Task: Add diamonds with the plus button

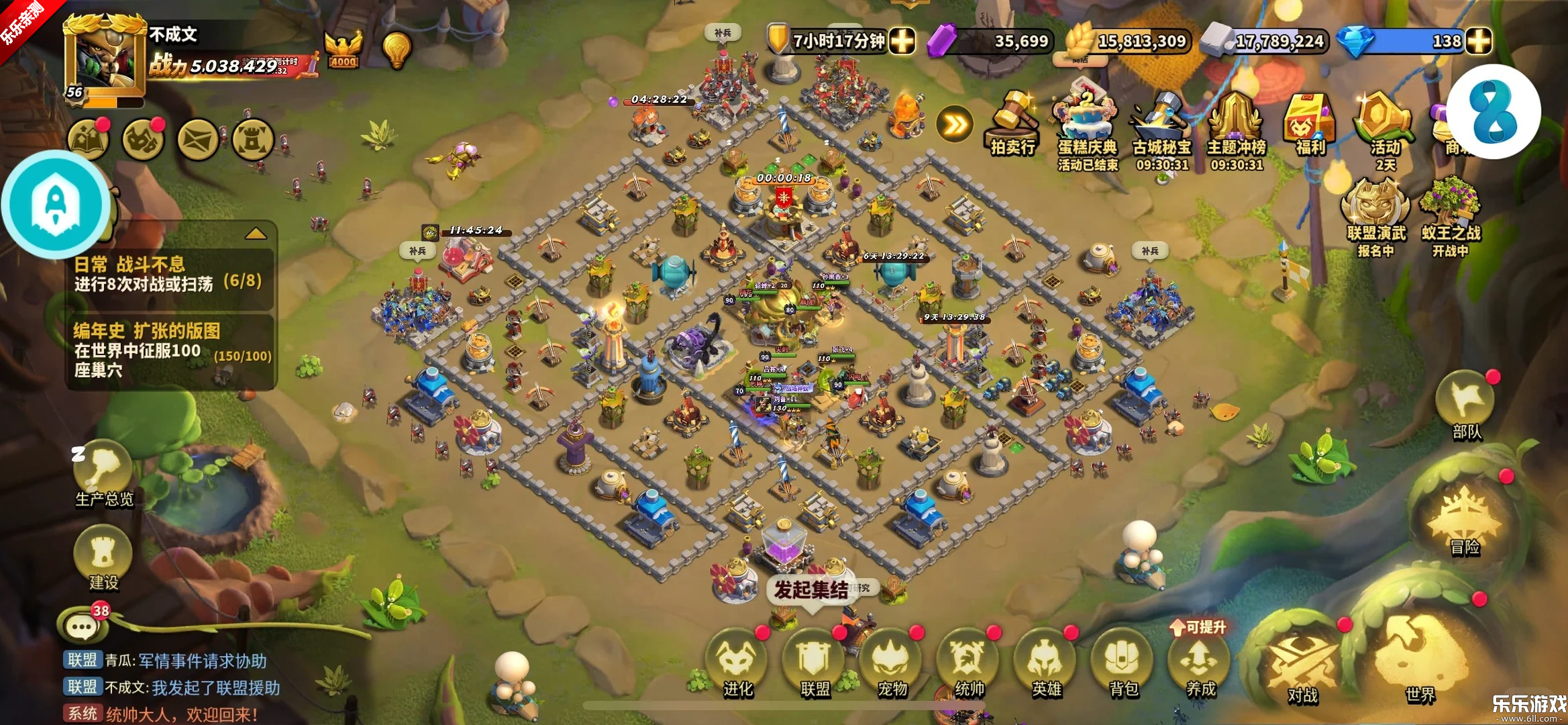Action: (x=1478, y=42)
